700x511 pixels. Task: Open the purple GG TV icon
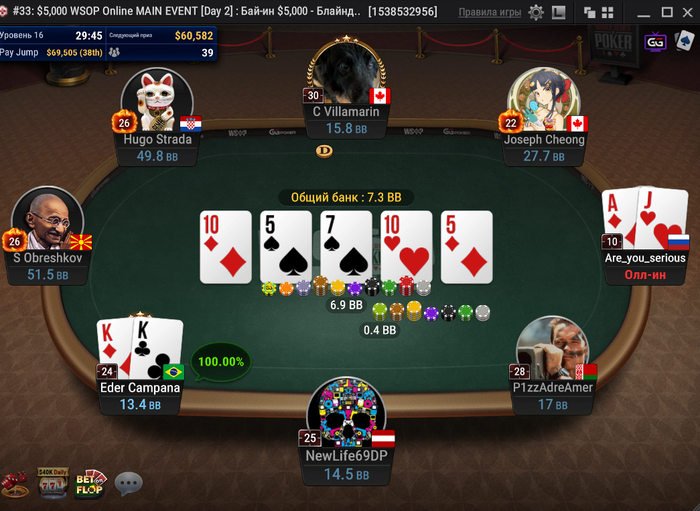pyautogui.click(x=656, y=42)
